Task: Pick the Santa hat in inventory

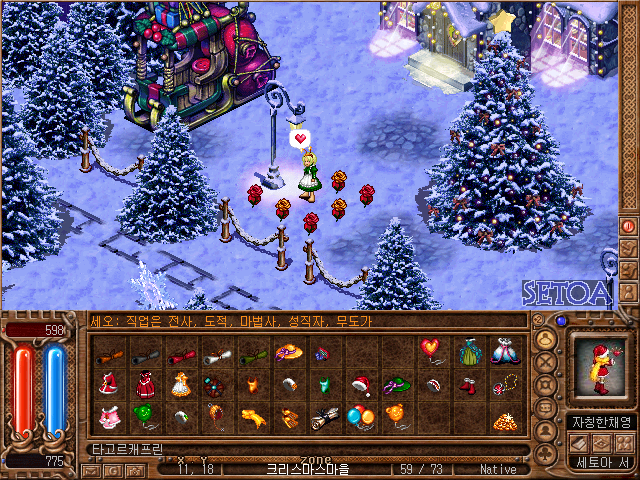Action: 361,384
